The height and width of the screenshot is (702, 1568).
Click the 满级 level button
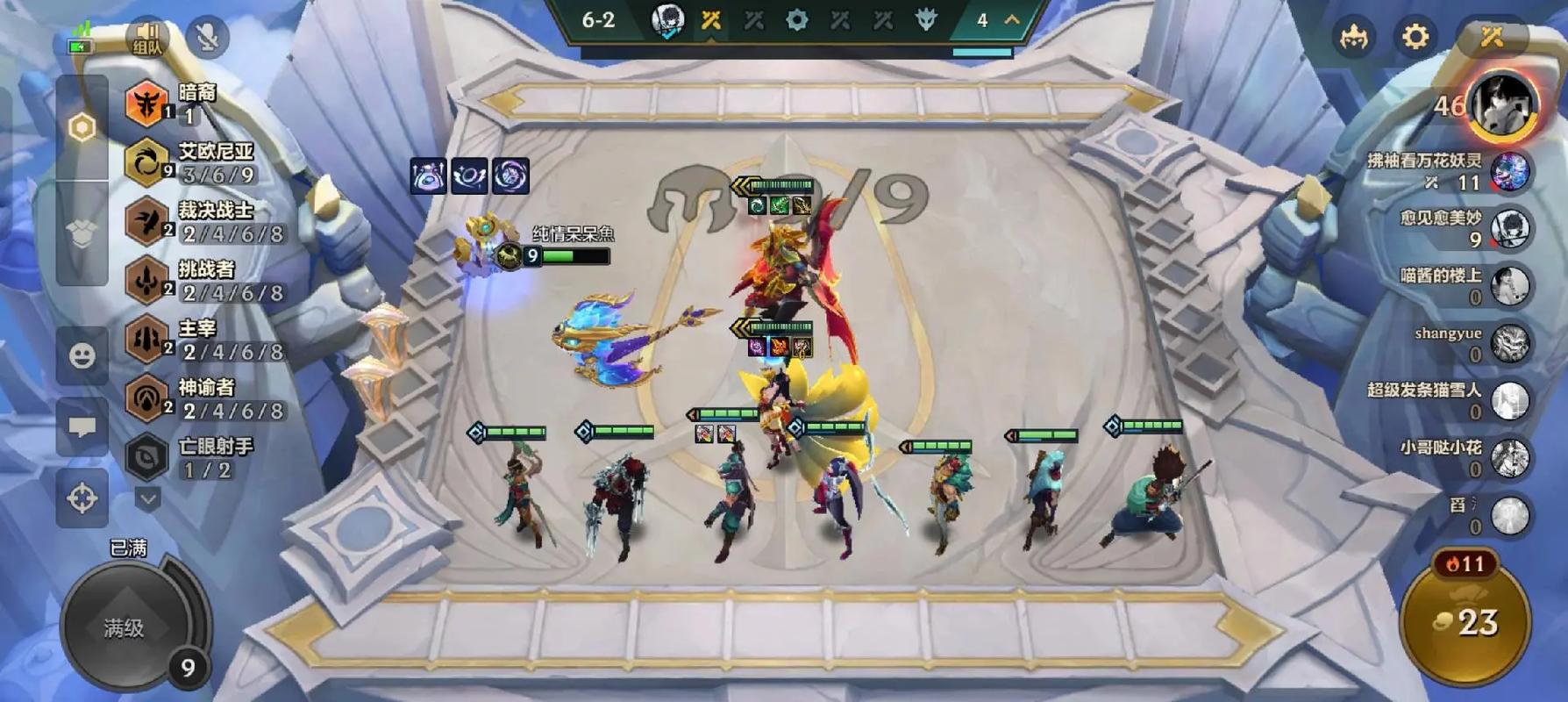tap(125, 627)
